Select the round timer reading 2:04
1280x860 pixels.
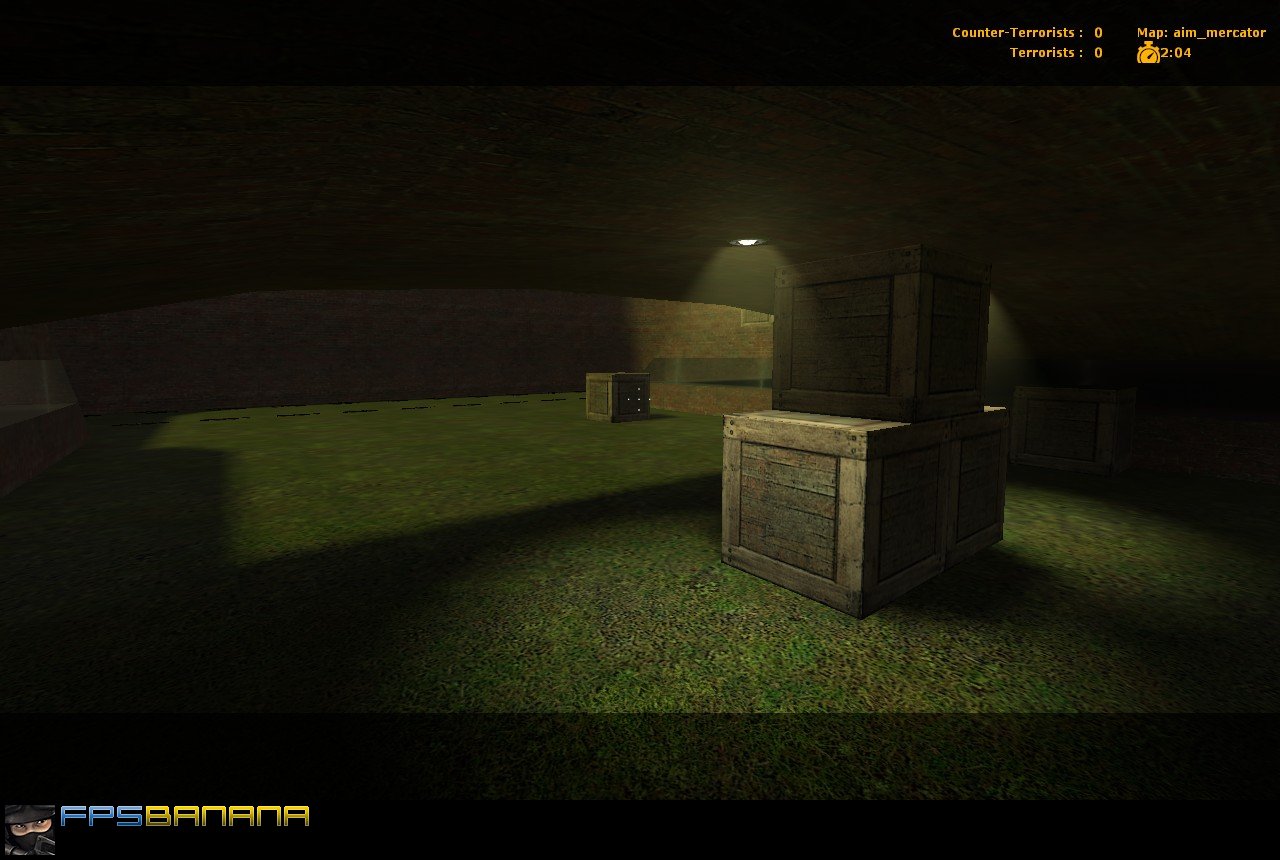click(x=1175, y=53)
